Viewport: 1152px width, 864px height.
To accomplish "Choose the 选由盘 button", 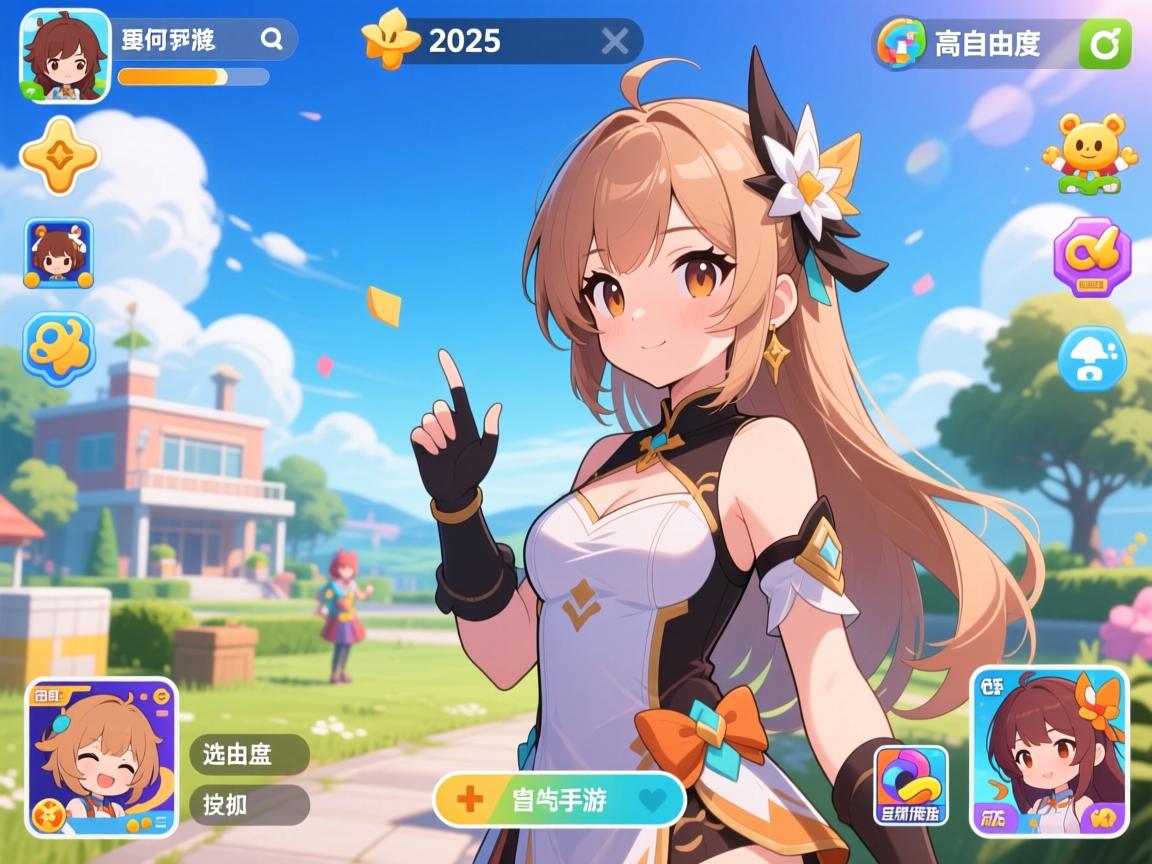I will click(x=249, y=754).
